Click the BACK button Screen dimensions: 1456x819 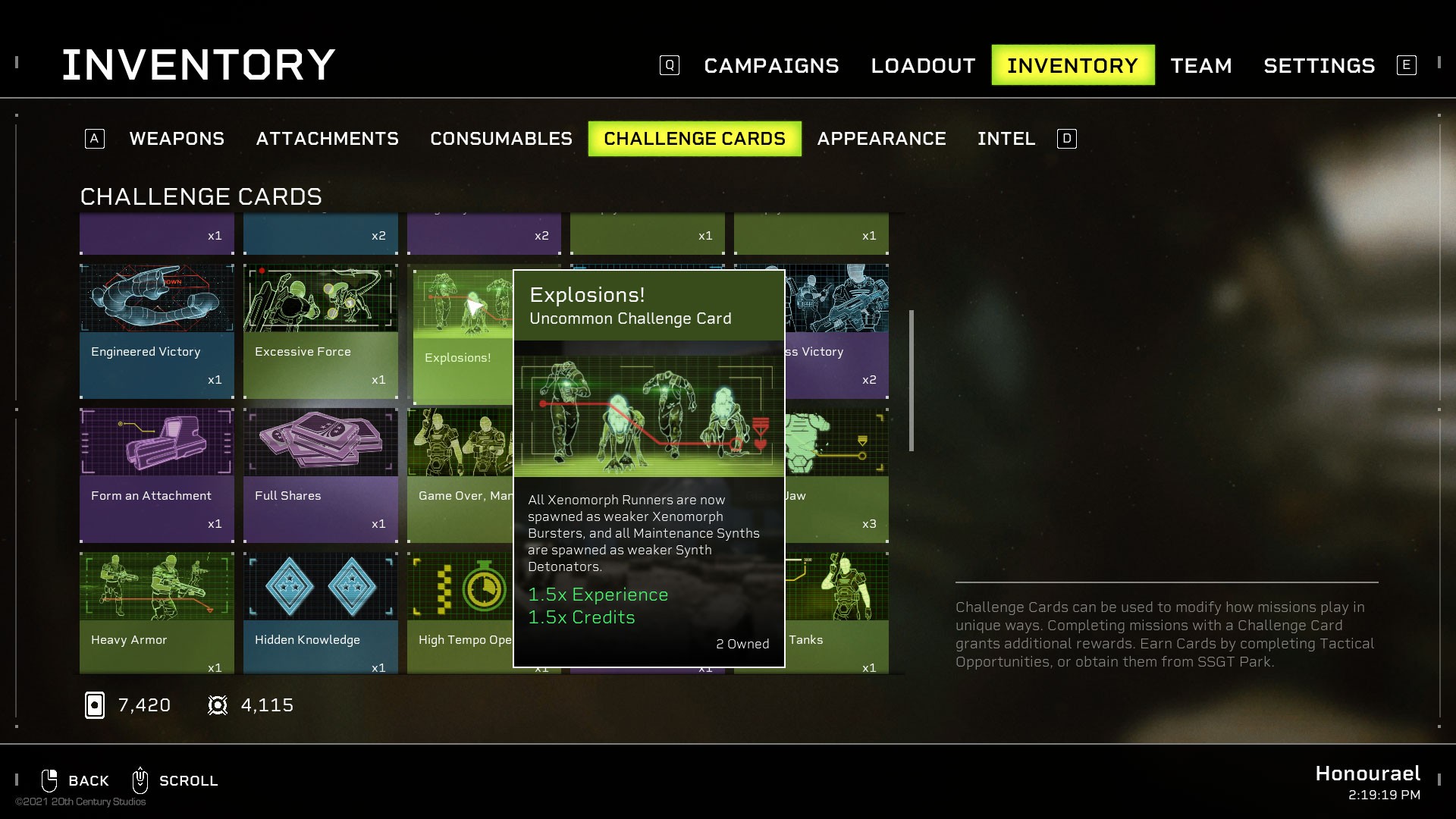(88, 780)
